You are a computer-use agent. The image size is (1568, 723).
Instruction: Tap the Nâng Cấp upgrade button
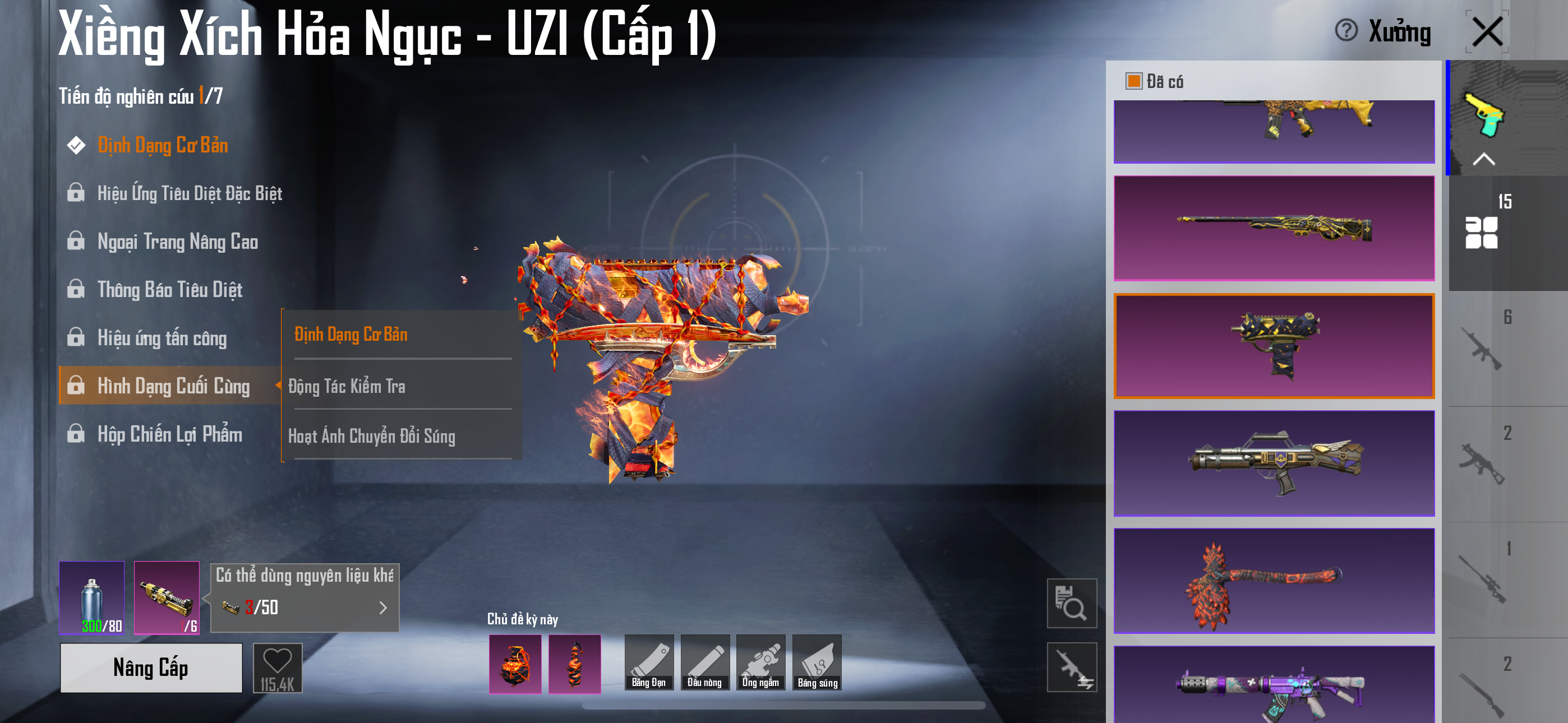point(151,668)
